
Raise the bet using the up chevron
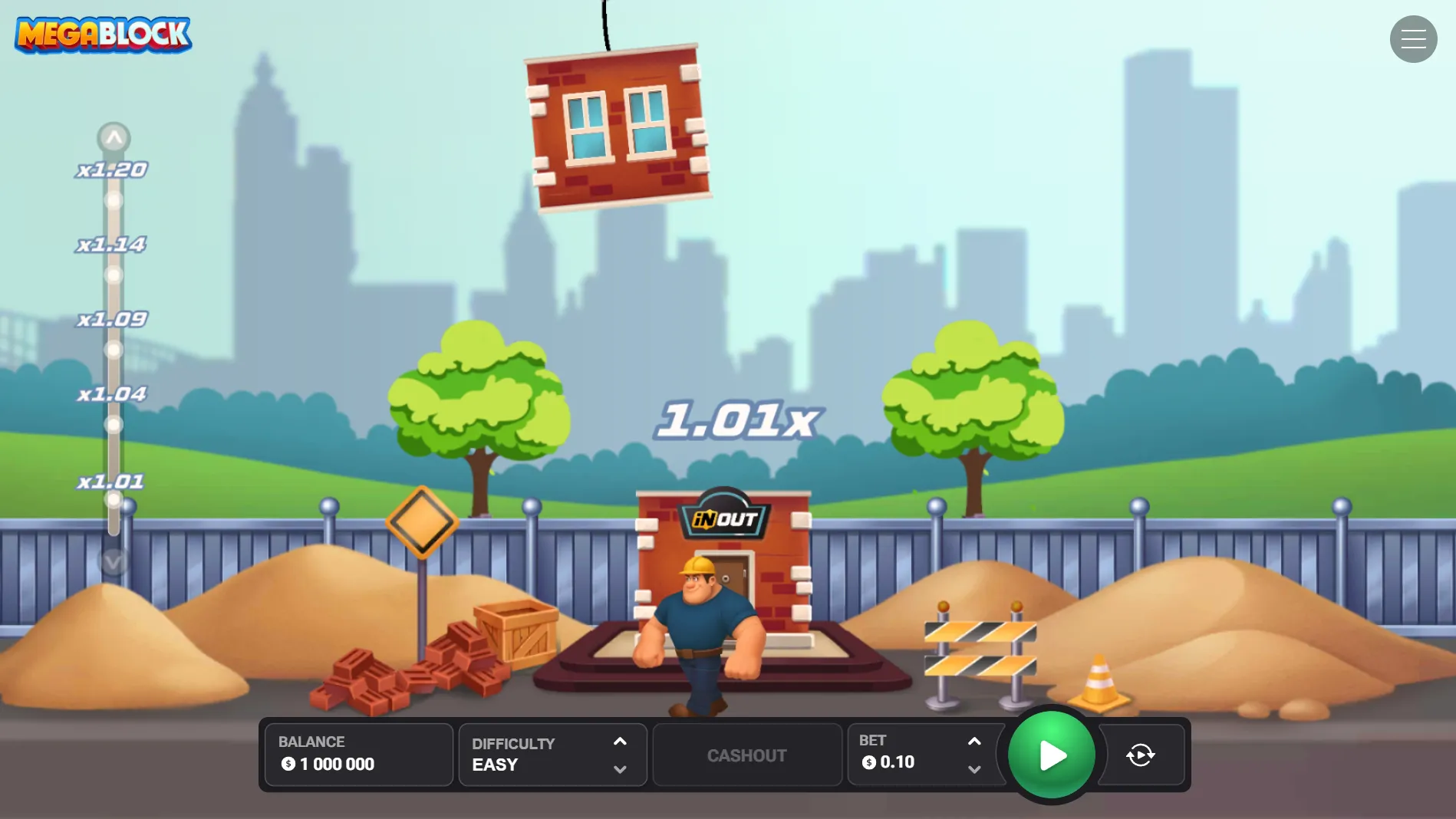974,742
